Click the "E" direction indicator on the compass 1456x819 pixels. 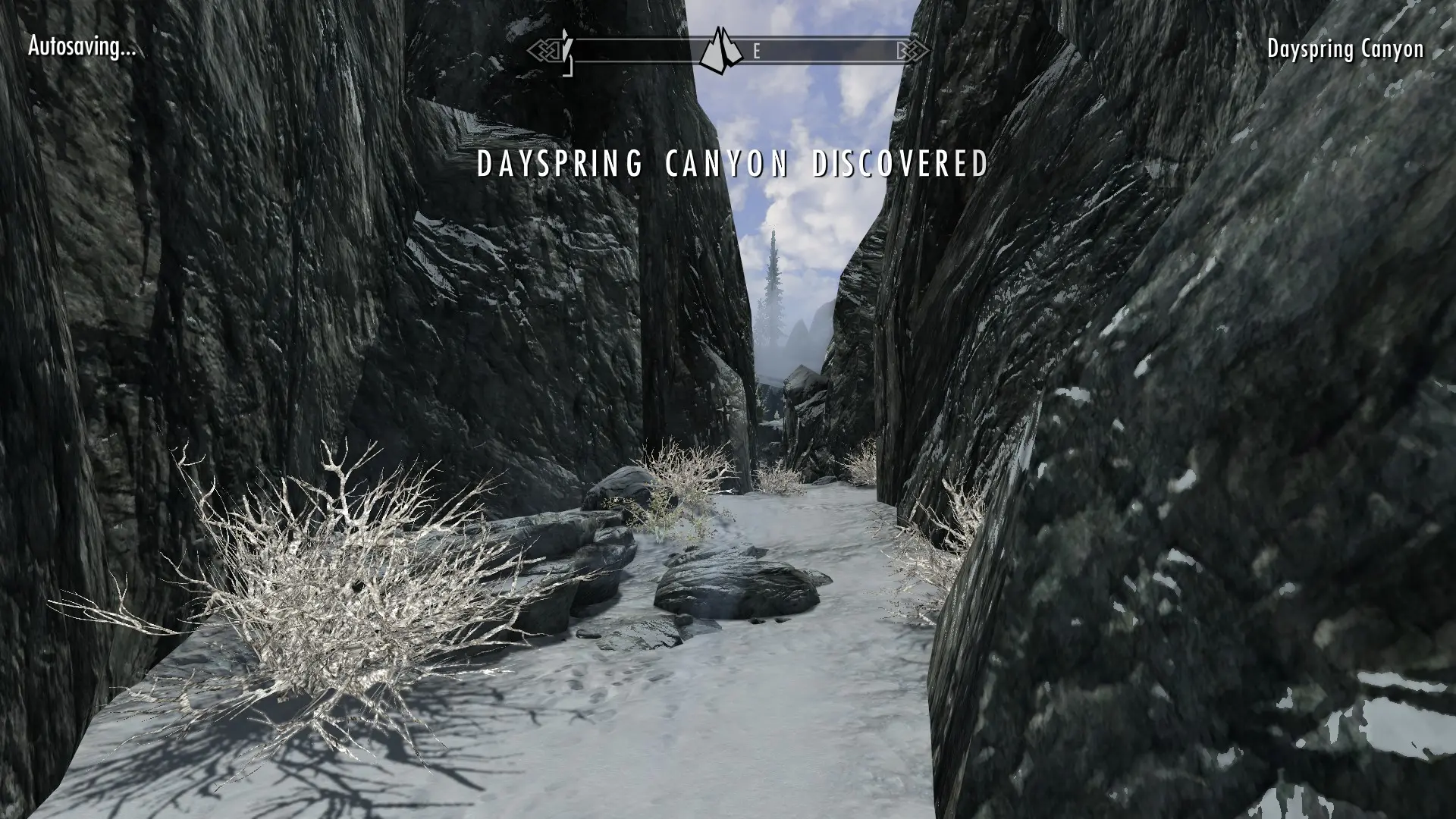coord(756,52)
